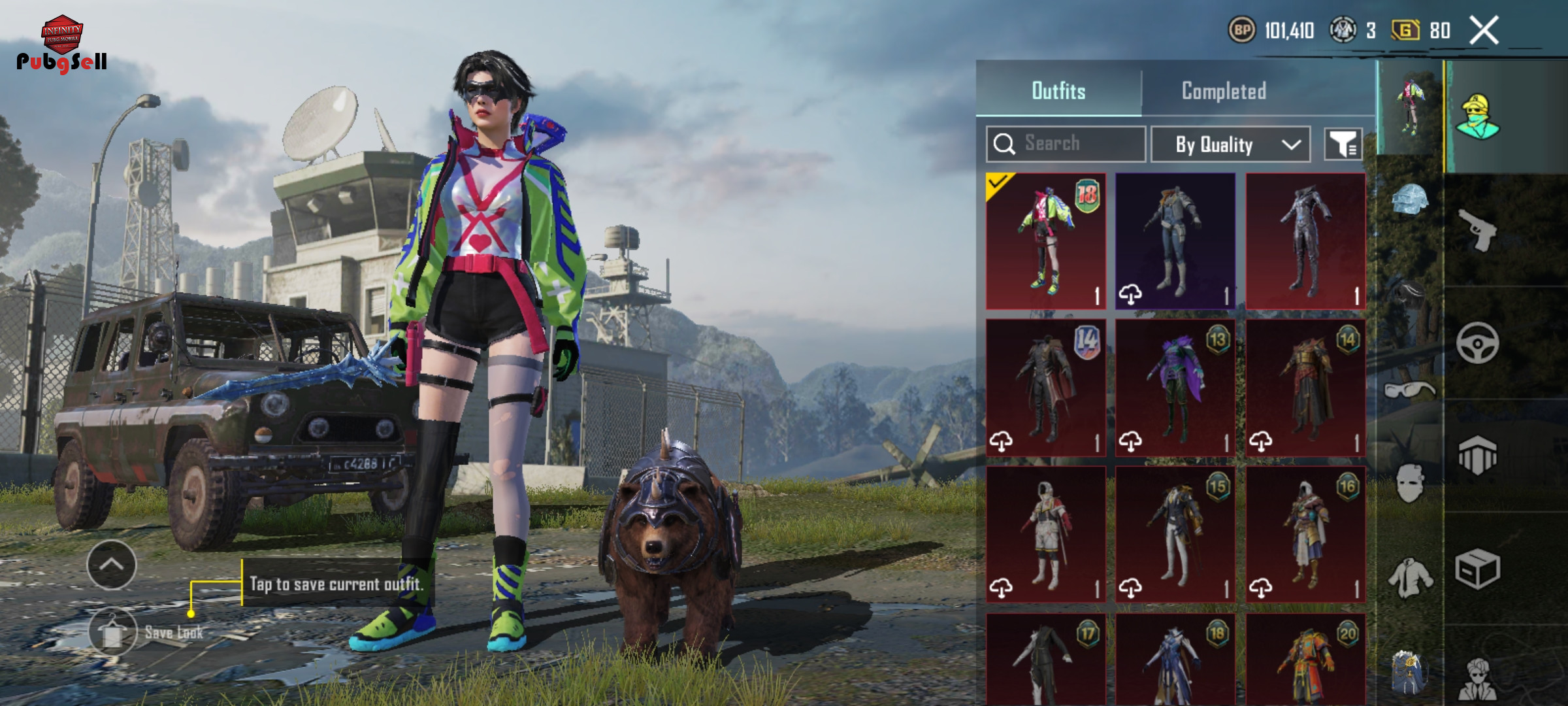Open the steering wheel vehicle category
The width and height of the screenshot is (1568, 706).
click(1477, 343)
